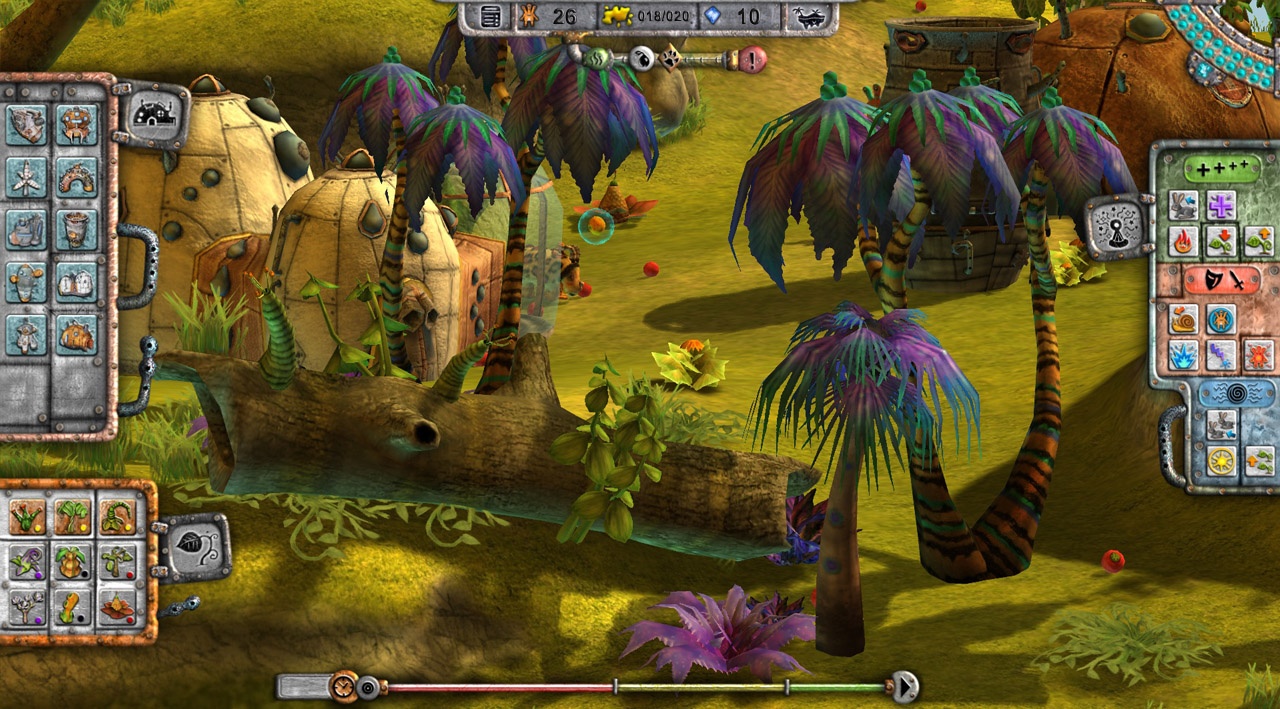Click the play arrow at timeline's end
The width and height of the screenshot is (1280, 709).
(905, 687)
